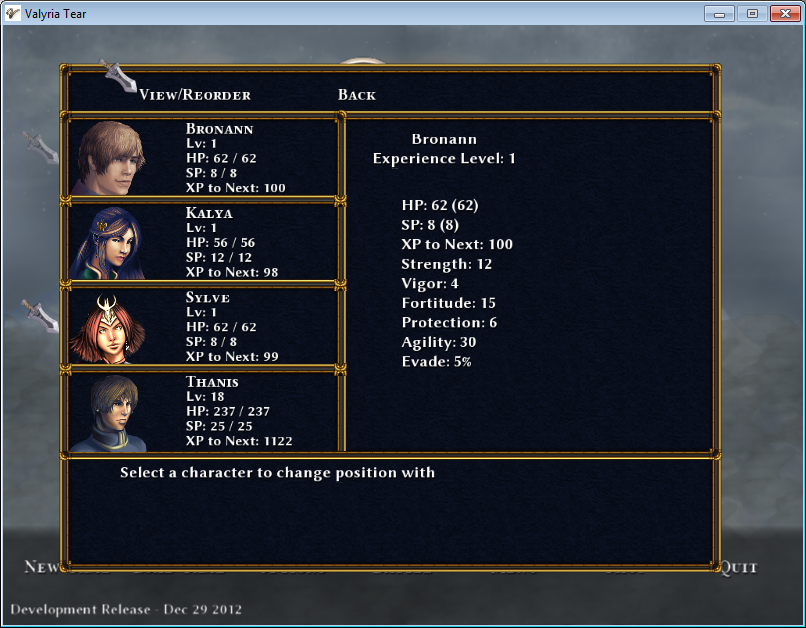806x628 pixels.
Task: Select Thanis from the party list
Action: click(x=203, y=410)
